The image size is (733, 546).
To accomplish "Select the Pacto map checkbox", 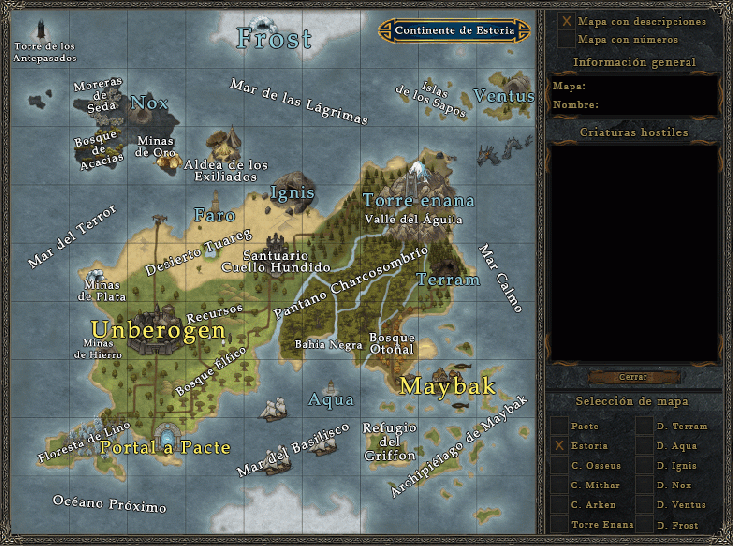I will (560, 426).
